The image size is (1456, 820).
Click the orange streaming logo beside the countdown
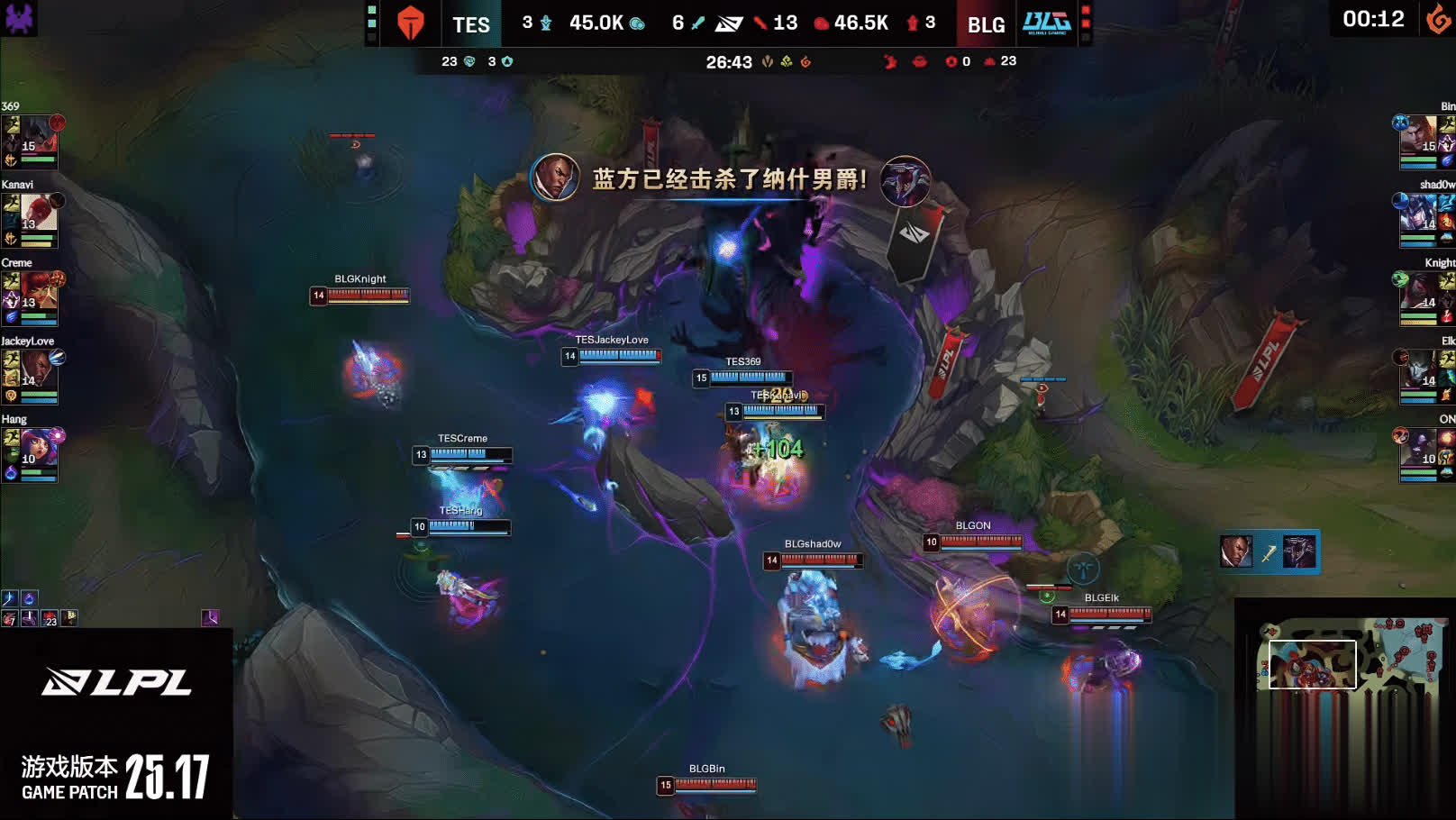point(1438,19)
